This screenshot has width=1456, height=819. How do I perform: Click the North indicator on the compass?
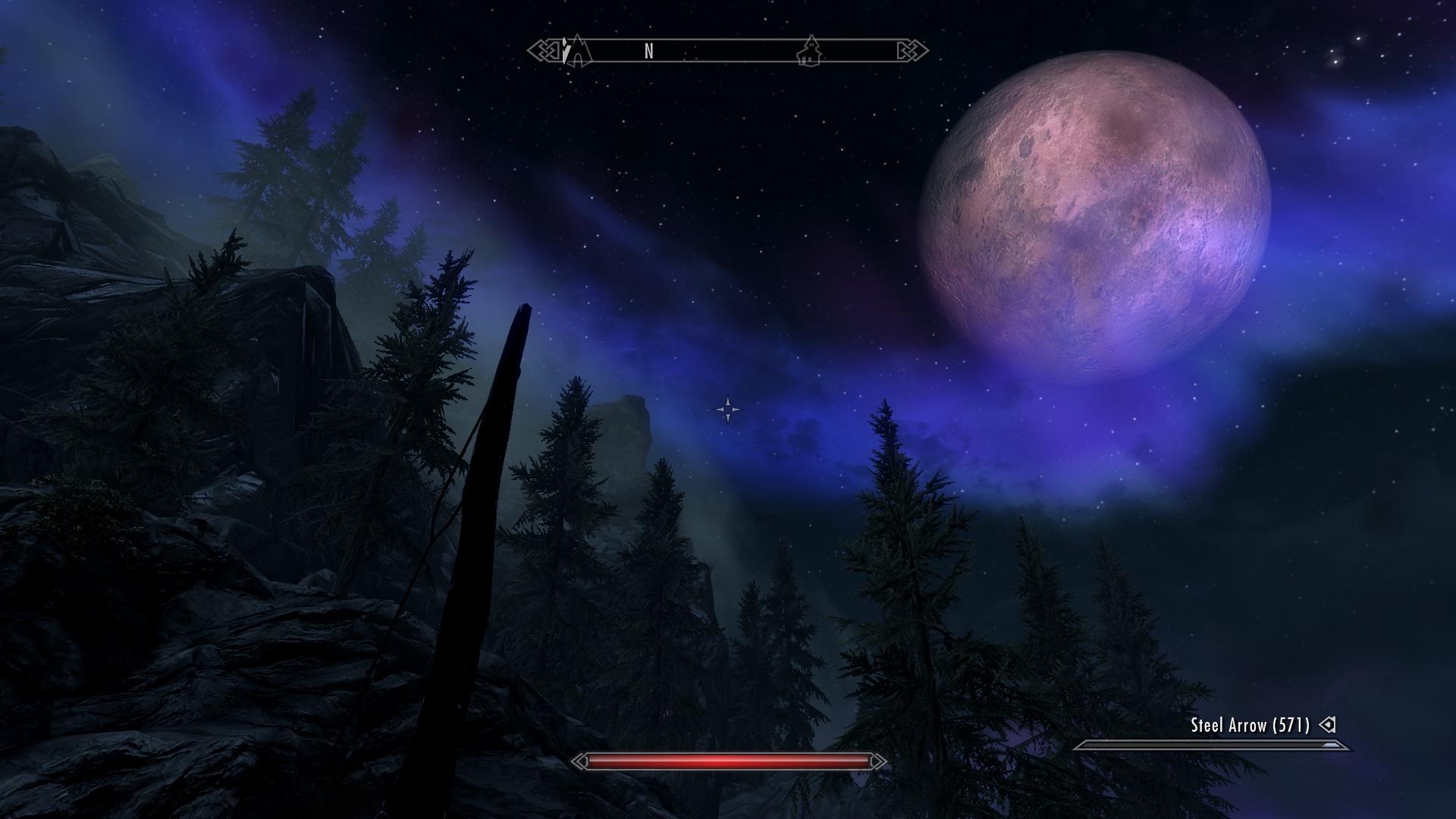tap(648, 51)
